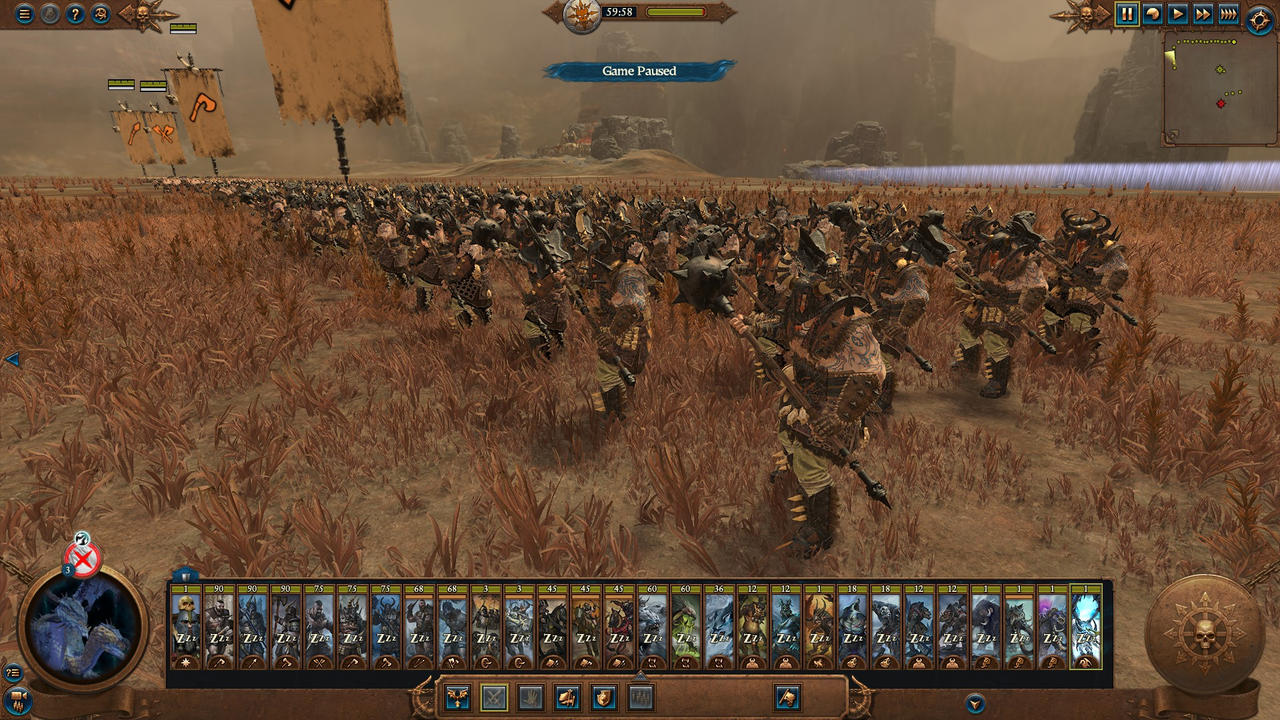Open the question mark help button

[x=75, y=14]
